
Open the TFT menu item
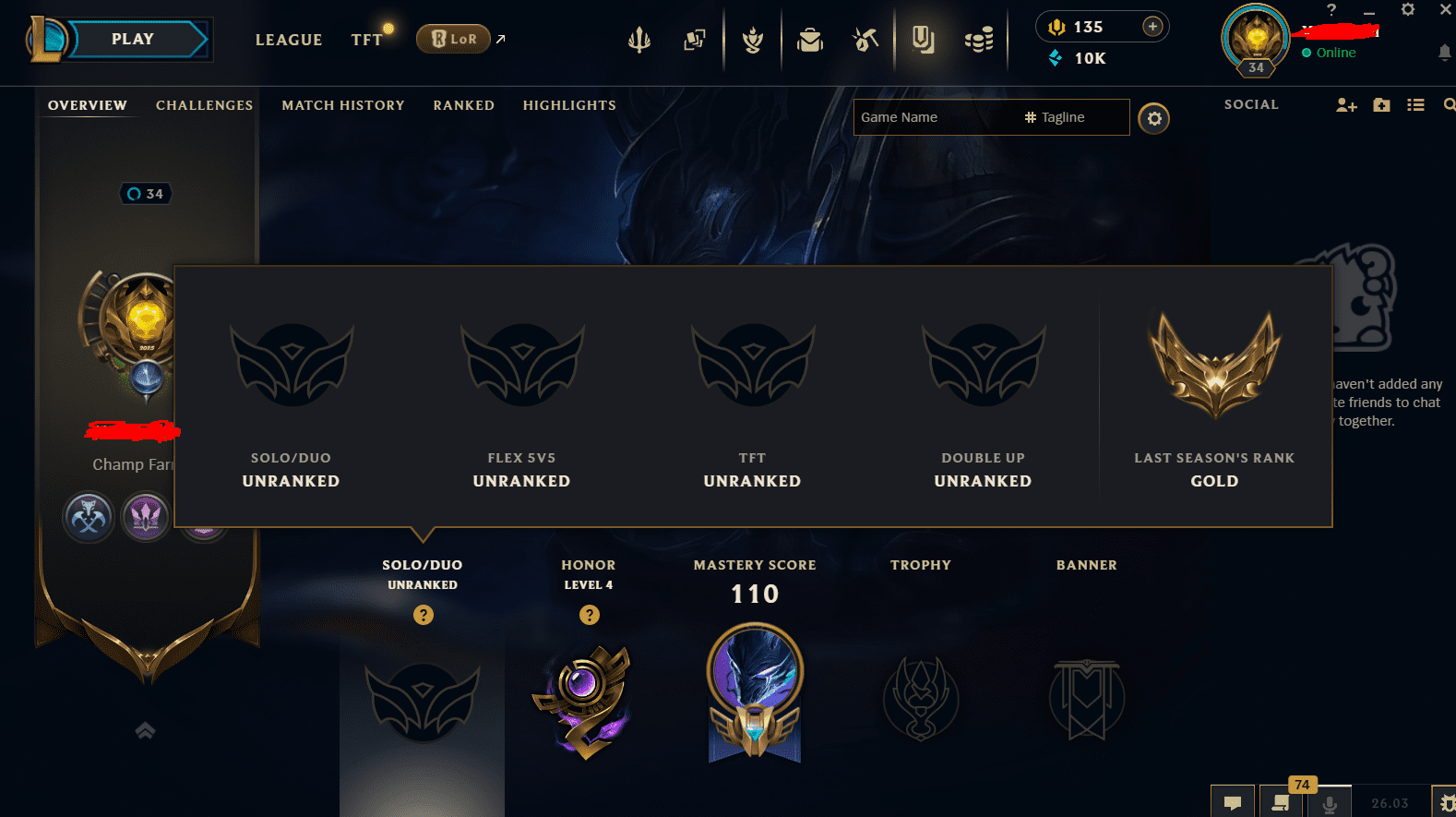[x=366, y=39]
